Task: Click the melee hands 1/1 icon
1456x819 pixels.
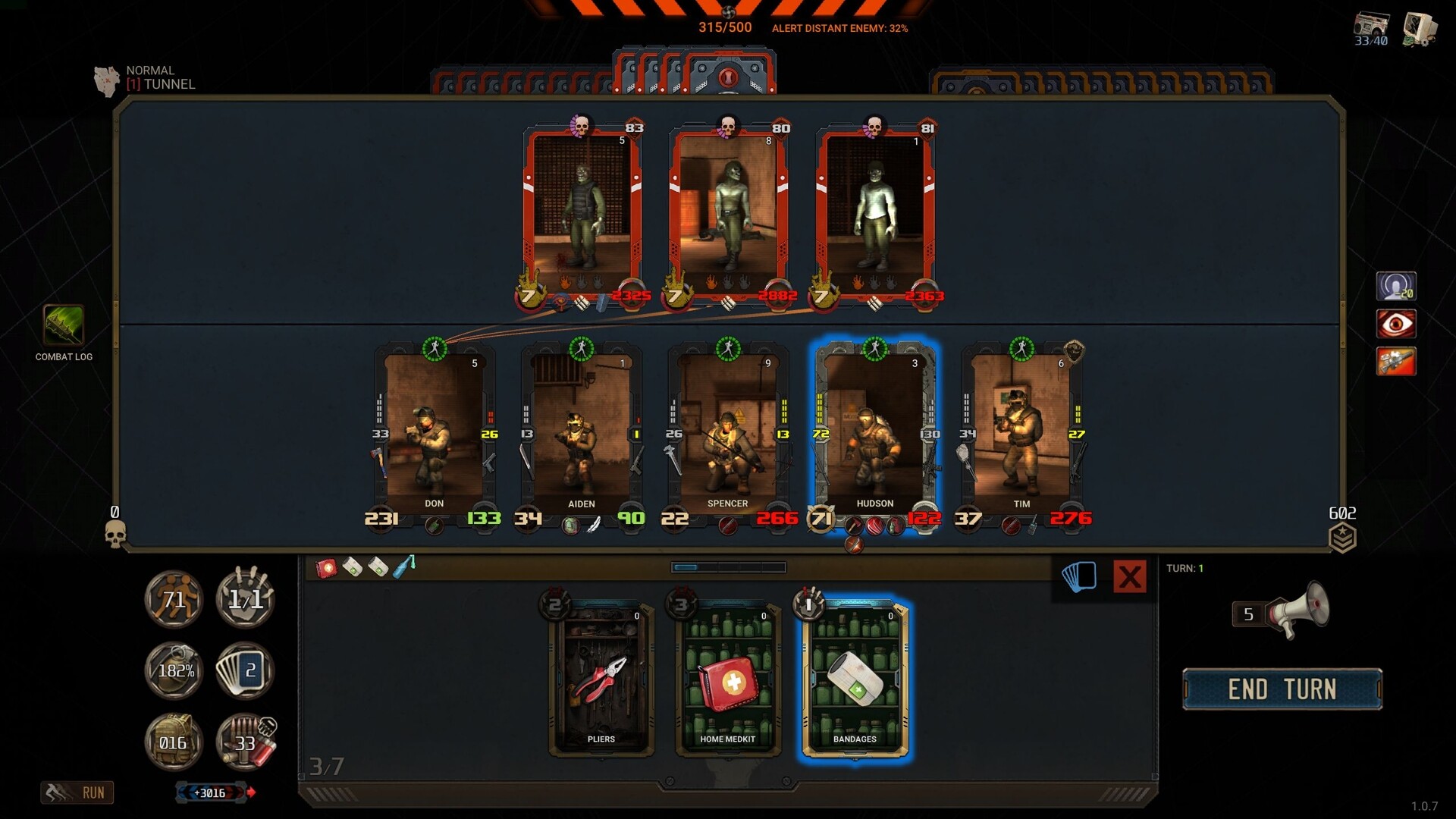Action: click(x=244, y=599)
